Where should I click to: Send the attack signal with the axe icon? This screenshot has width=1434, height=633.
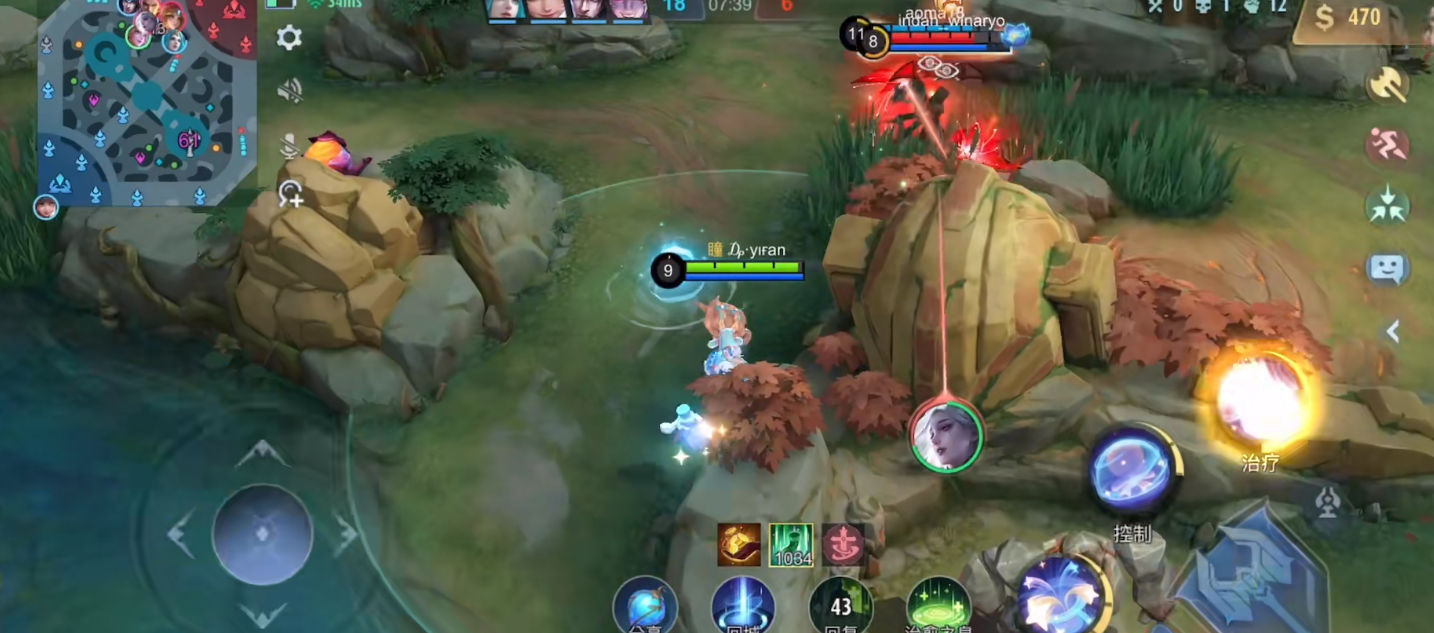[1387, 84]
